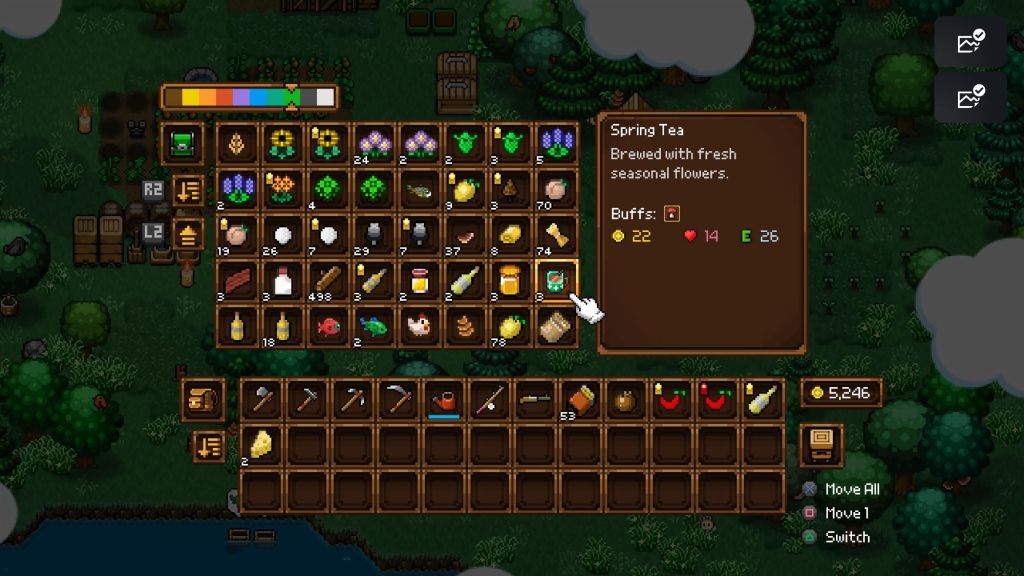Image resolution: width=1024 pixels, height=576 pixels.
Task: Select the brown fish slot
Action: (x=420, y=189)
